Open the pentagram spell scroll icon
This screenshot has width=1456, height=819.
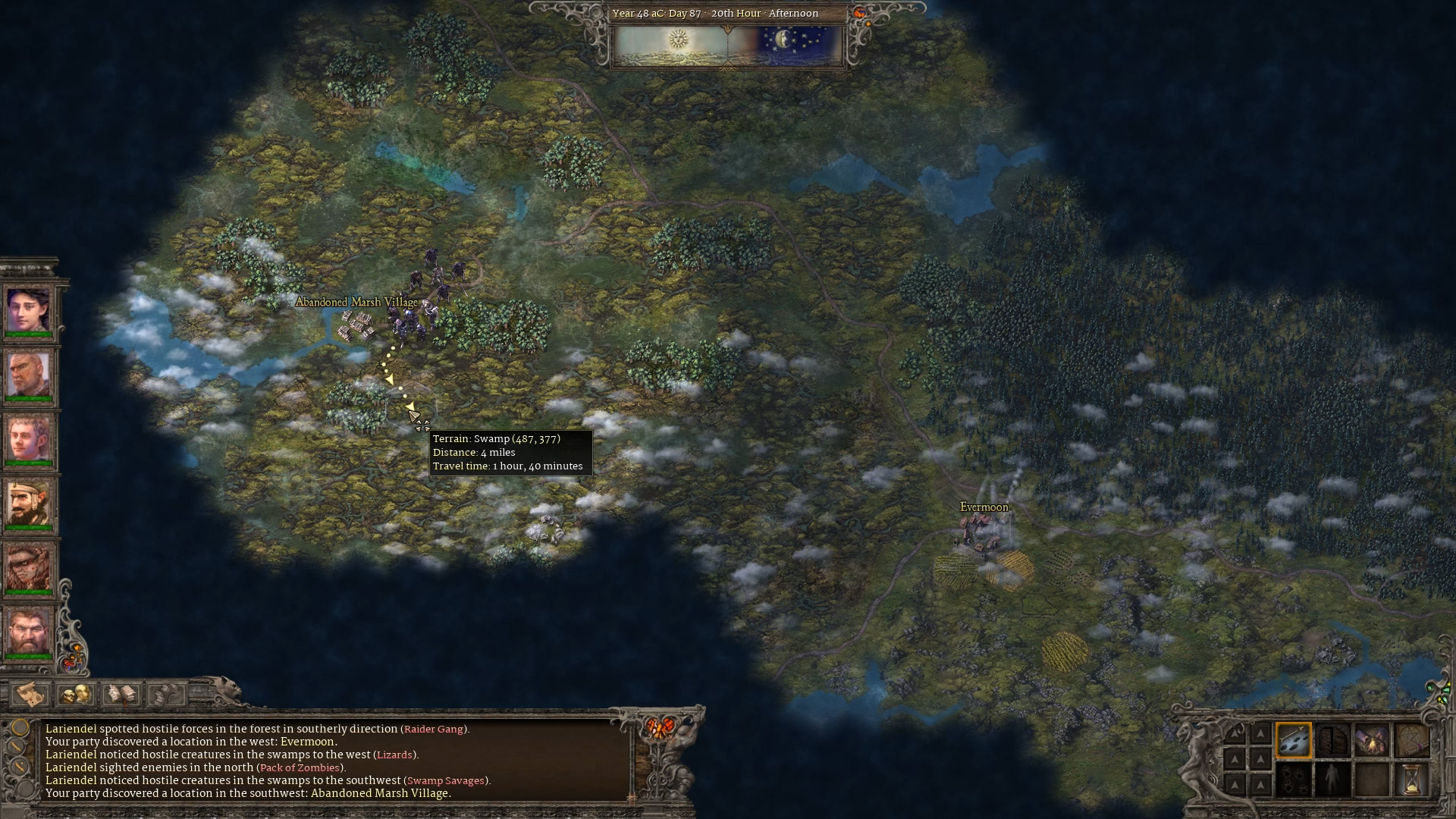1411,740
